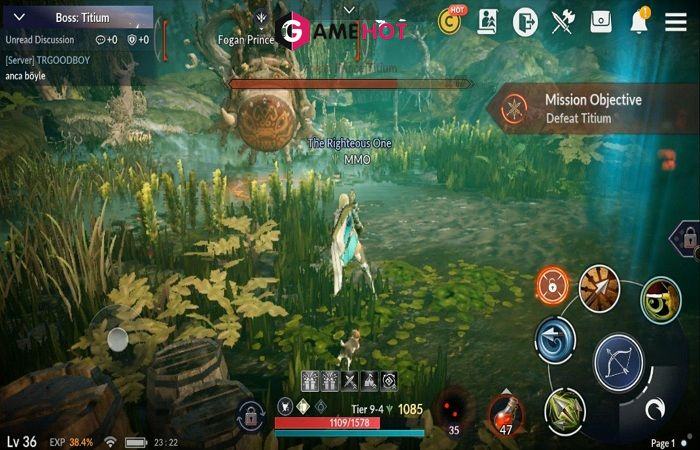Open the hamburger main menu
The image size is (700, 450).
(x=676, y=22)
